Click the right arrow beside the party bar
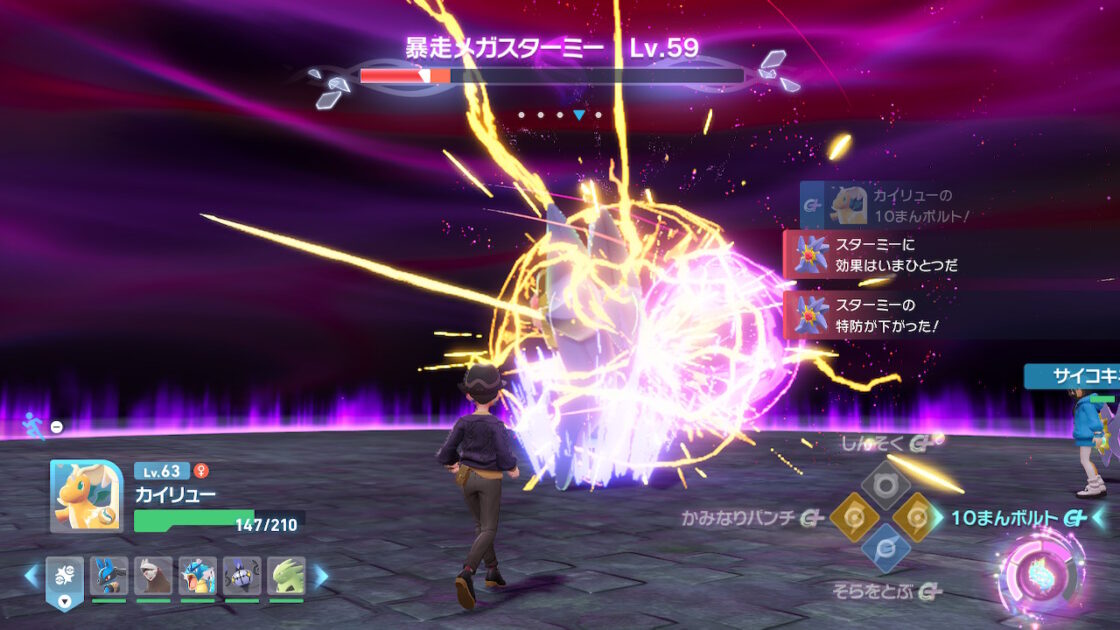Viewport: 1120px width, 630px height. 321,576
